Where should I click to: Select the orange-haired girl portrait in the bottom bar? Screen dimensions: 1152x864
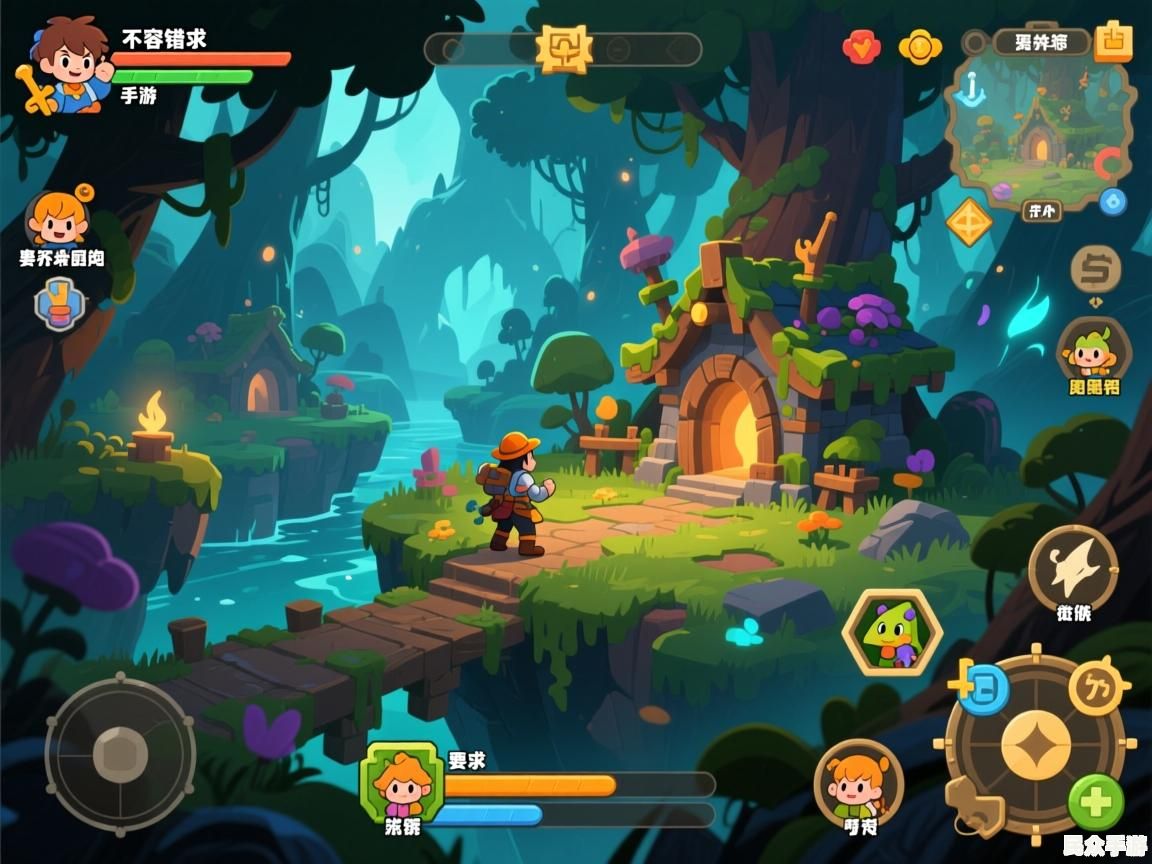858,782
